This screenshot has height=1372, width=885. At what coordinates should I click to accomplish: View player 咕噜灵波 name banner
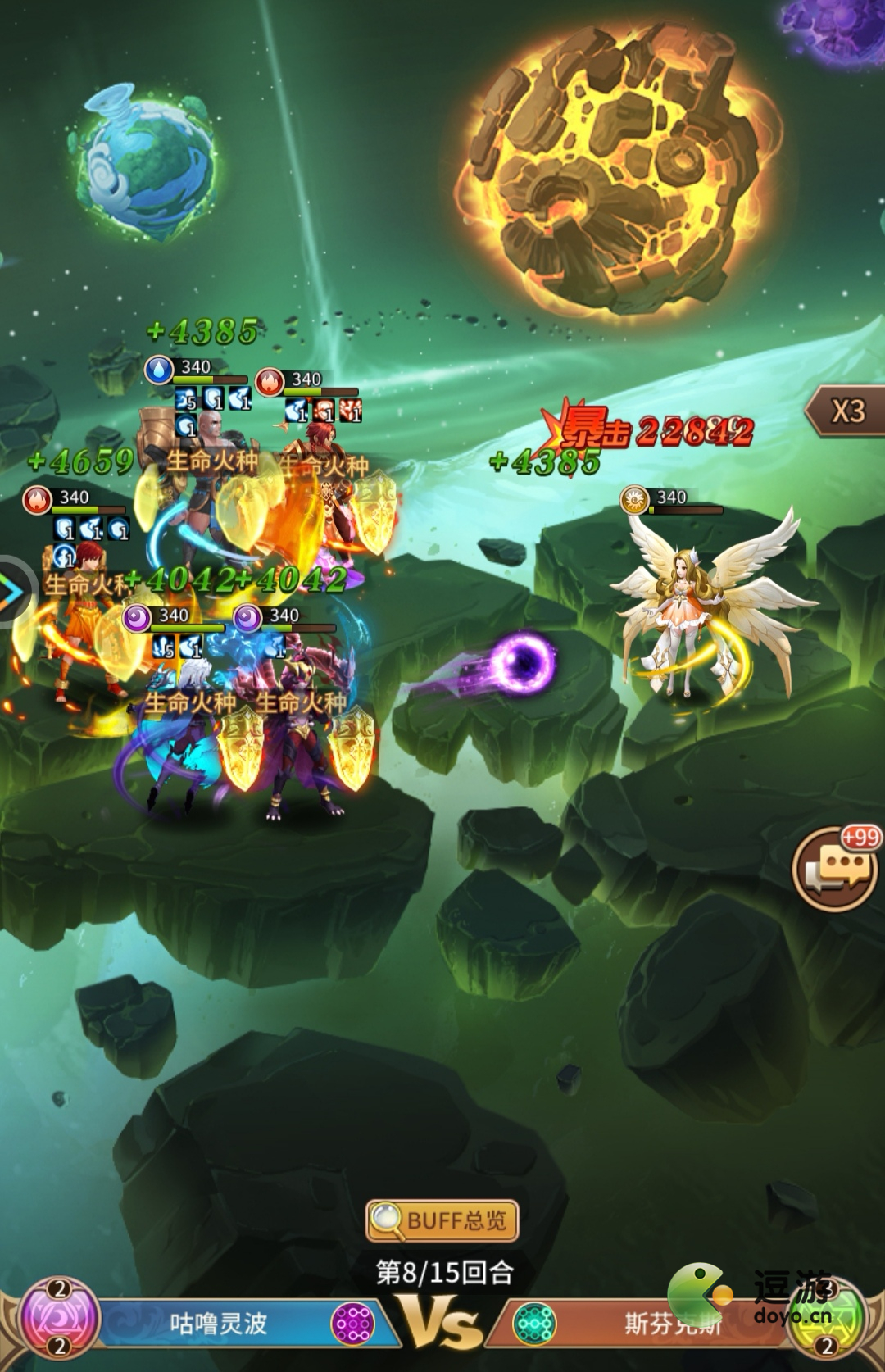[x=218, y=1324]
